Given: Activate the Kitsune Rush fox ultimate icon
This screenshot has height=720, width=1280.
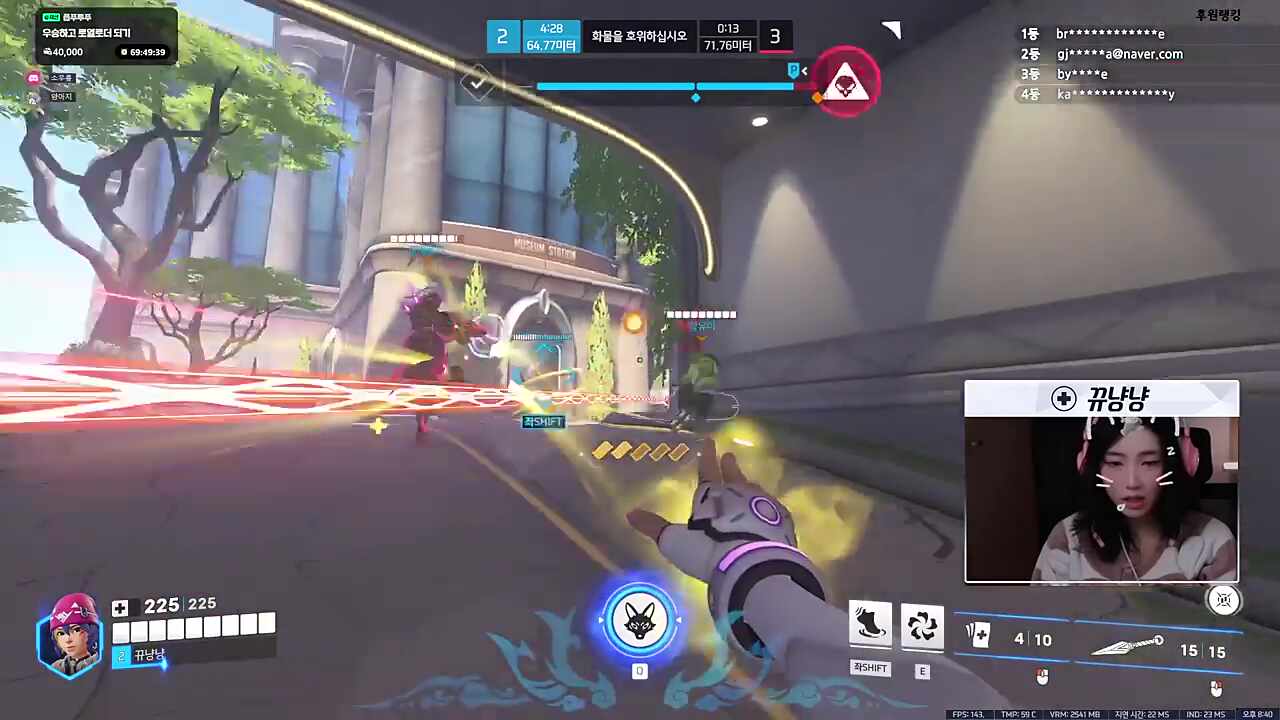Looking at the screenshot, I should point(640,620).
